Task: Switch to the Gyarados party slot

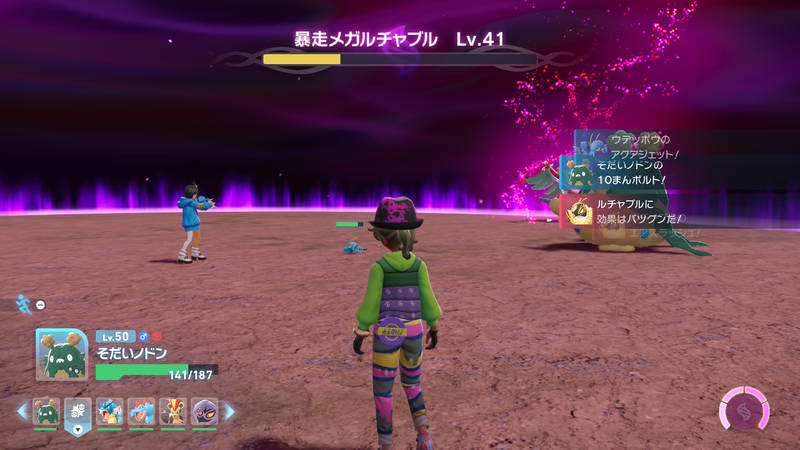Action: pos(109,410)
